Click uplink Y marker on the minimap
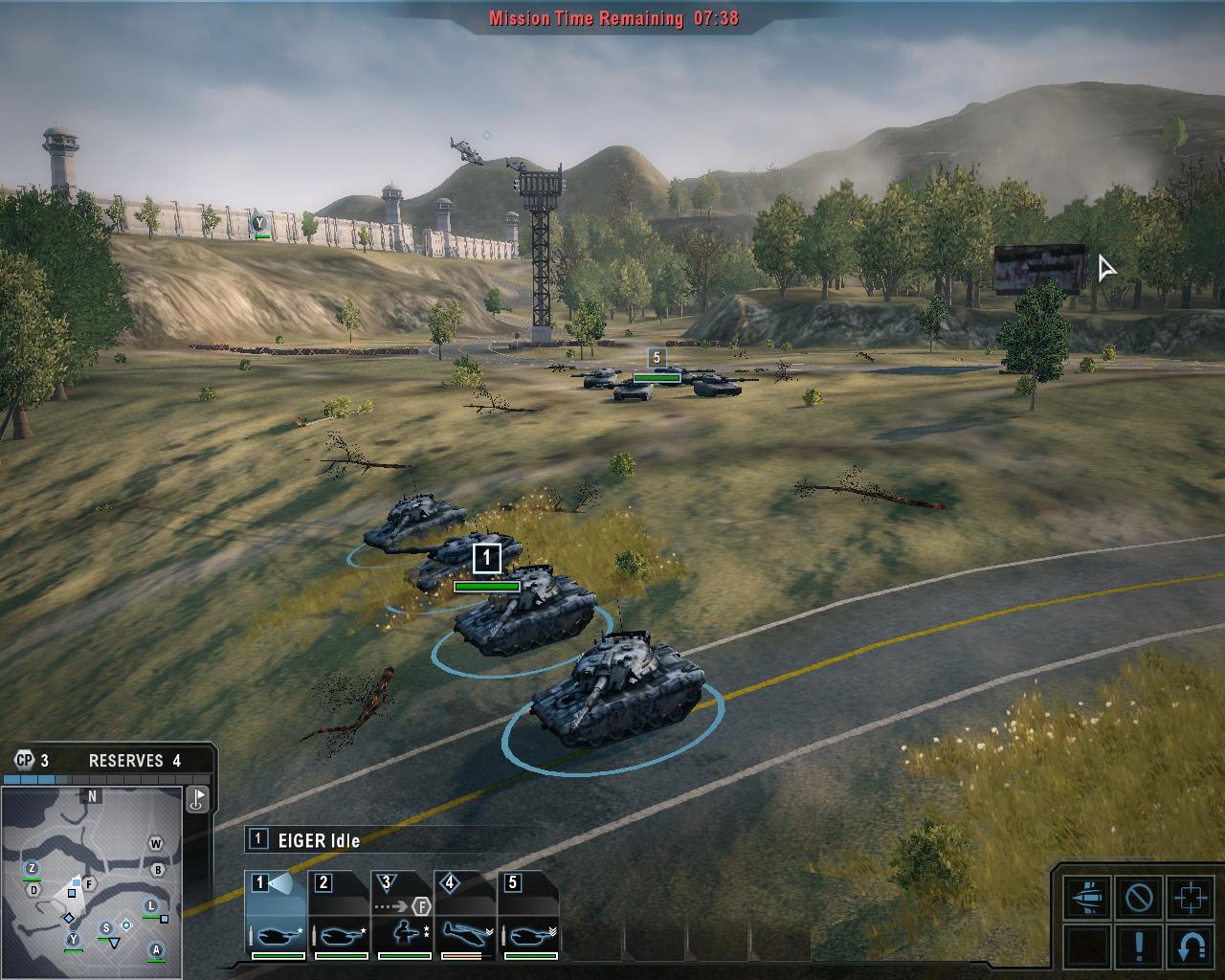 point(73,940)
